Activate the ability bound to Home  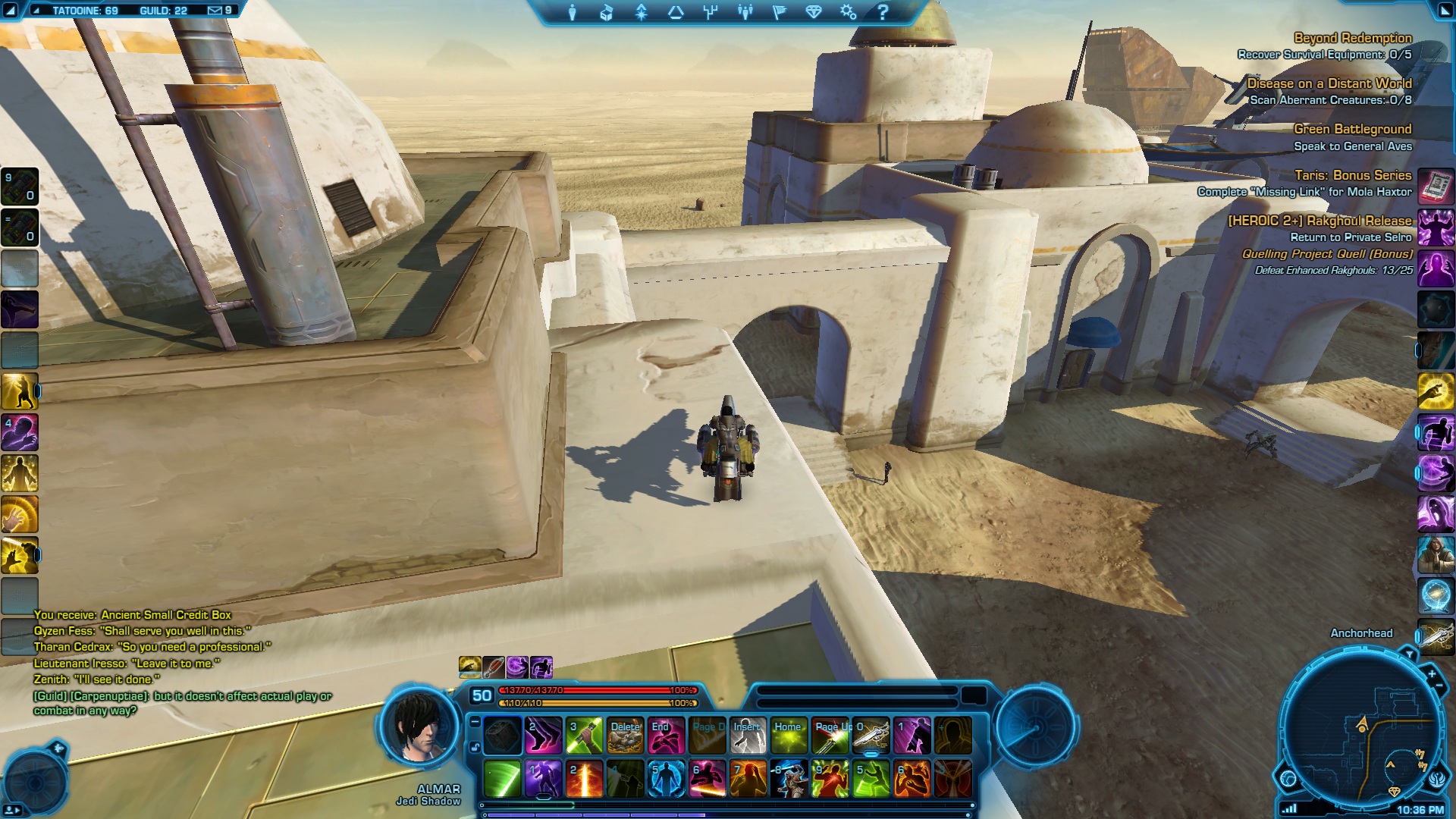point(789,736)
